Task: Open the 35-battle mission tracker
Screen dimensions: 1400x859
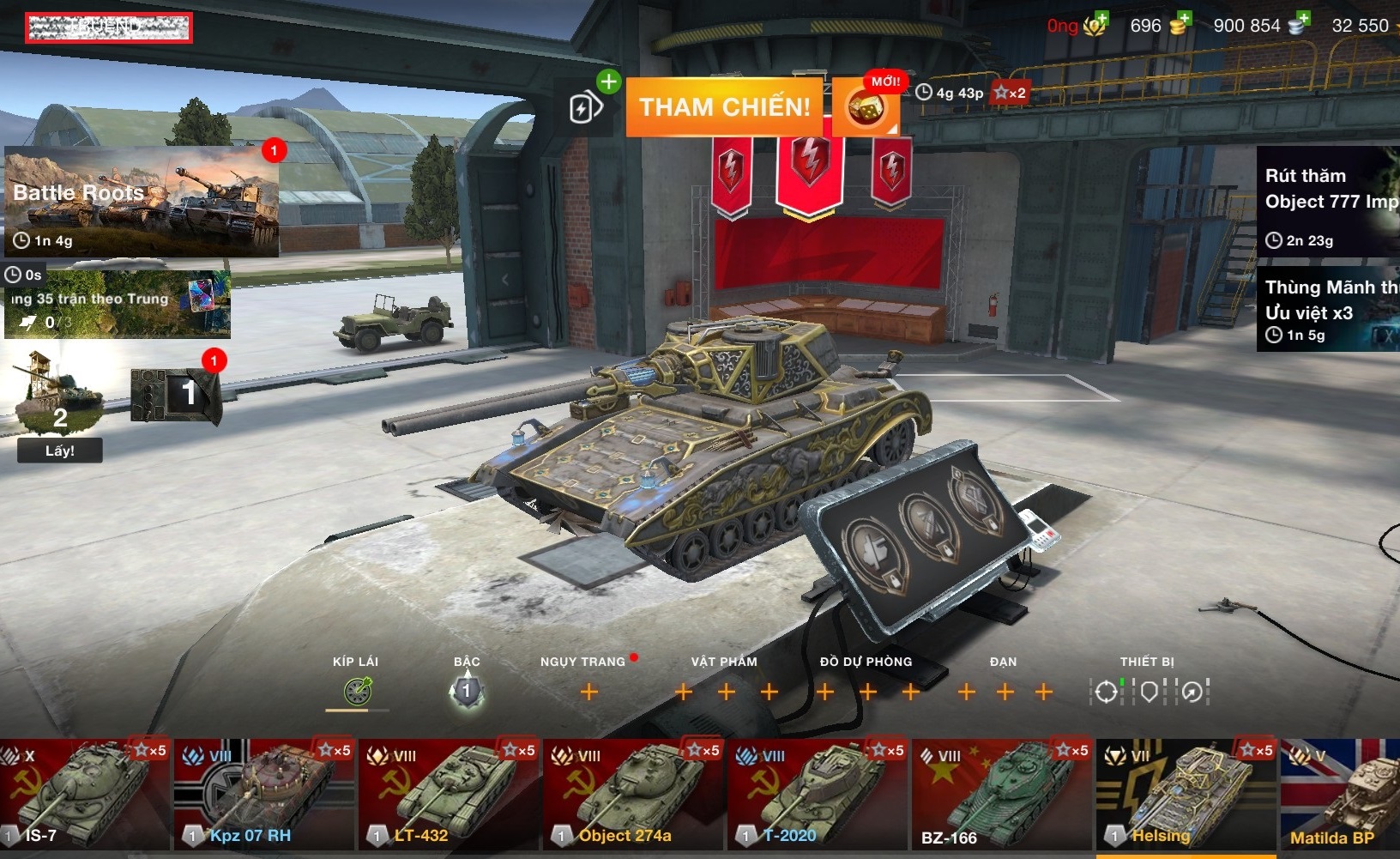Action: click(118, 305)
